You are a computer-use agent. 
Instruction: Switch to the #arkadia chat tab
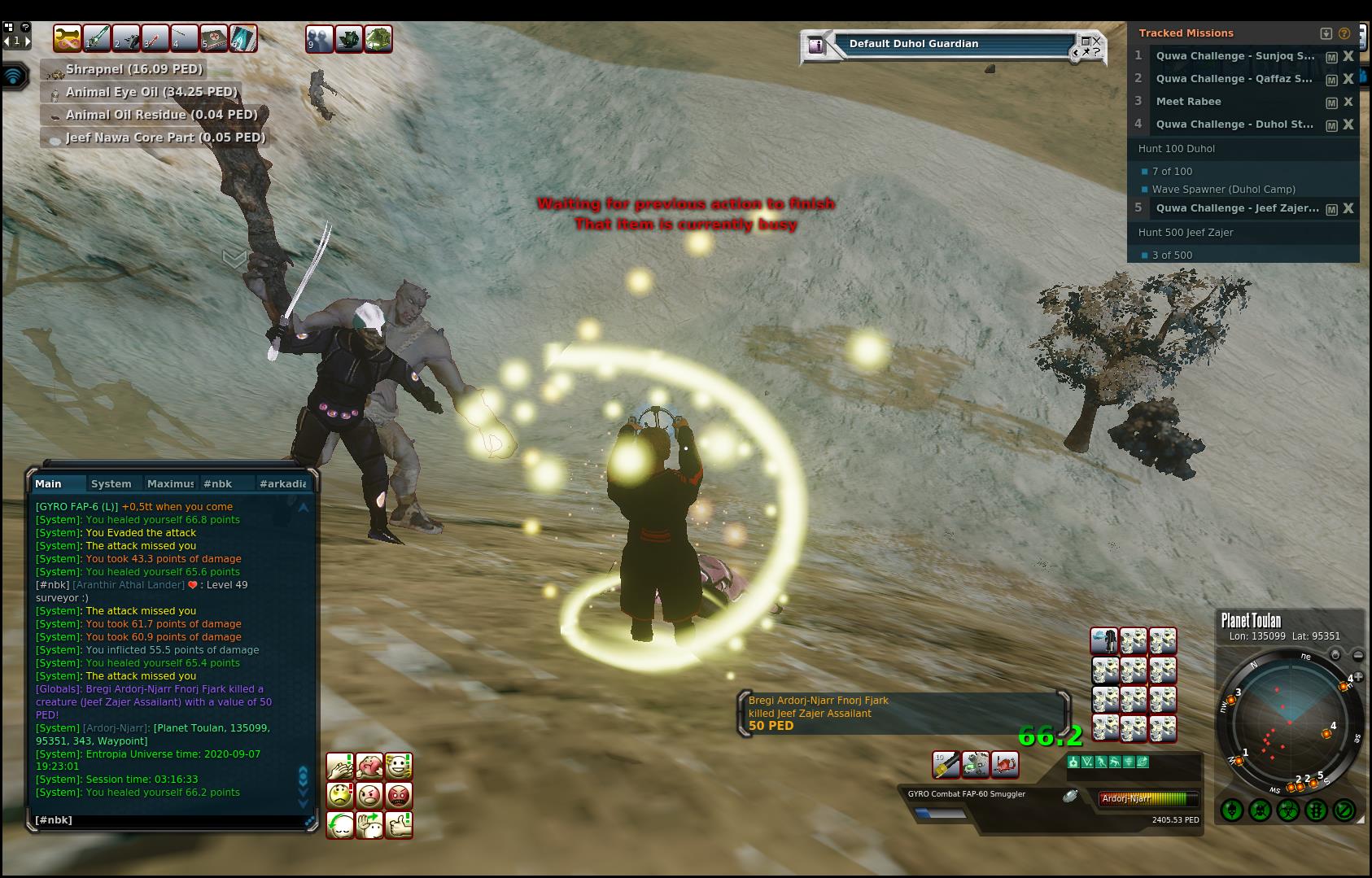click(282, 483)
